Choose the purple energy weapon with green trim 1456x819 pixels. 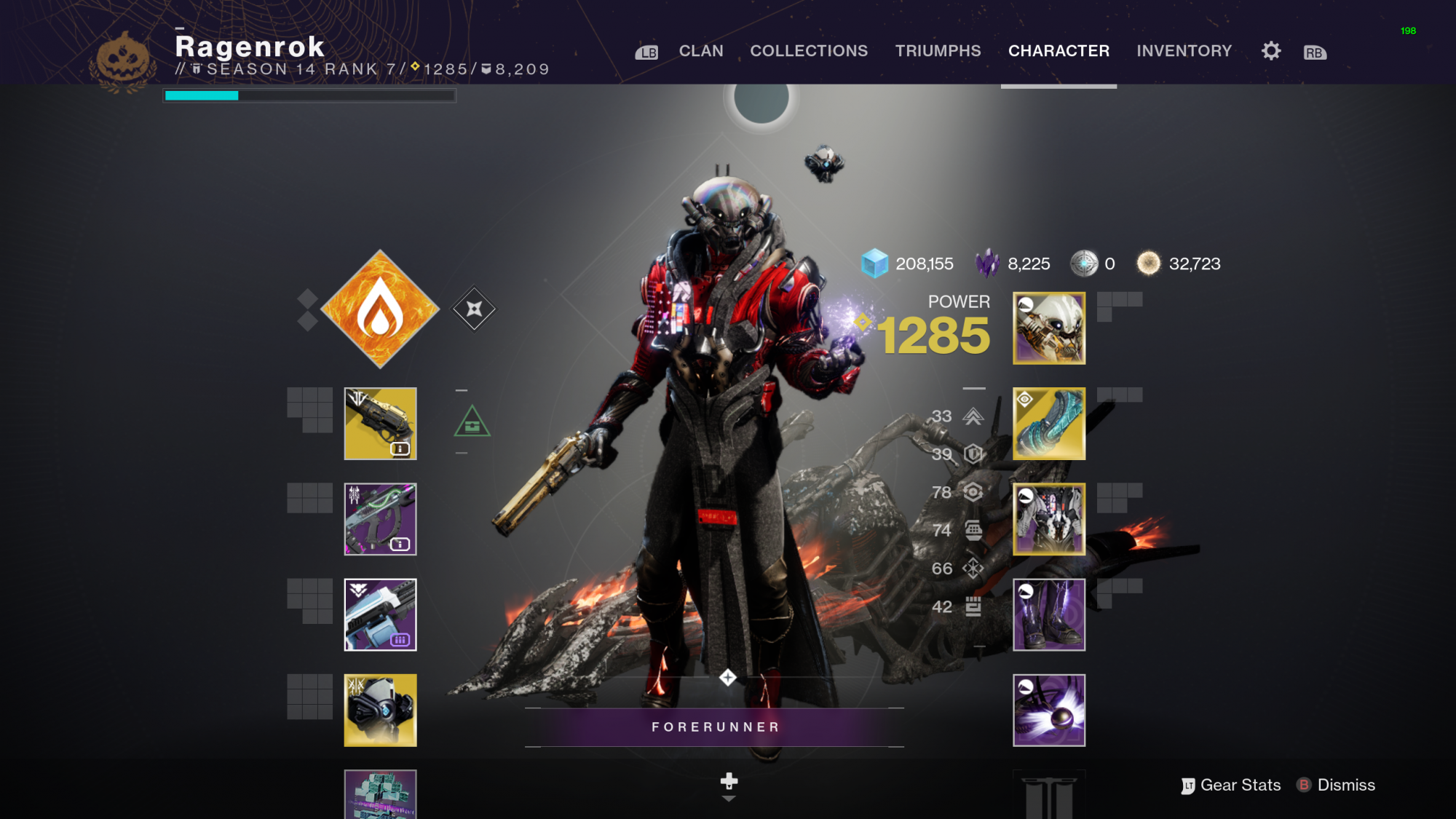(380, 519)
